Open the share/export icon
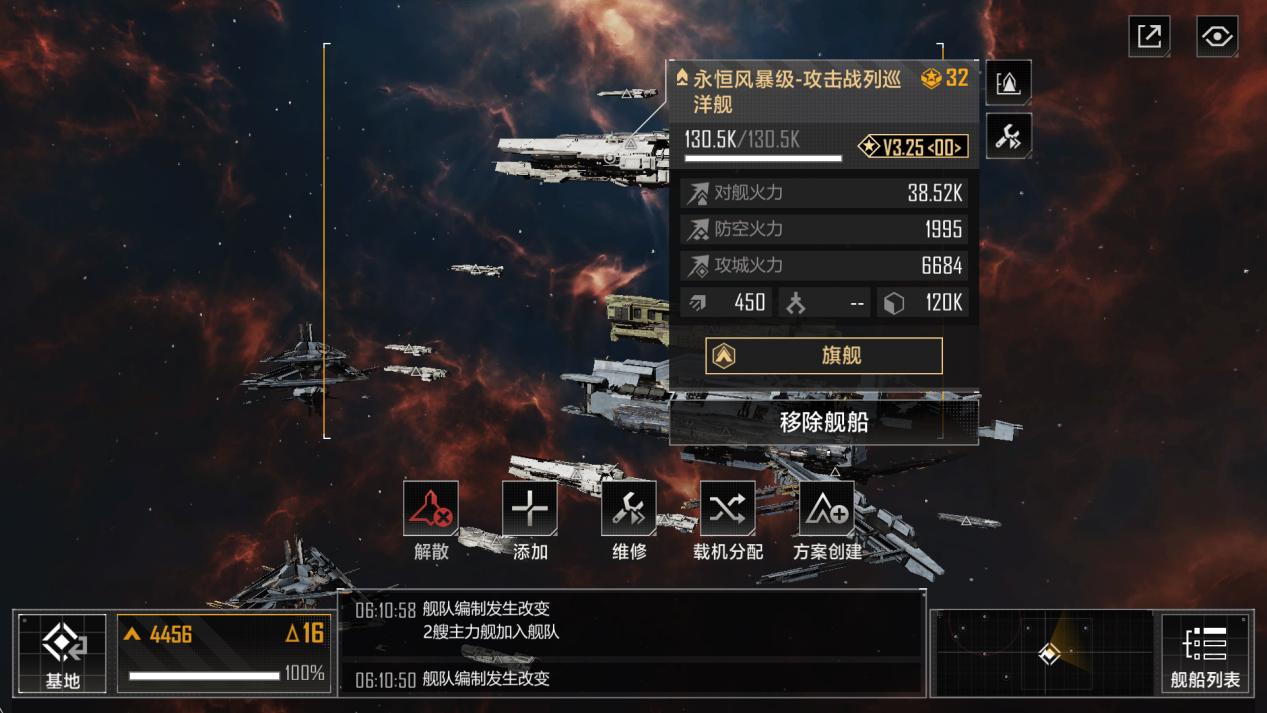This screenshot has height=713, width=1267. pos(1149,37)
